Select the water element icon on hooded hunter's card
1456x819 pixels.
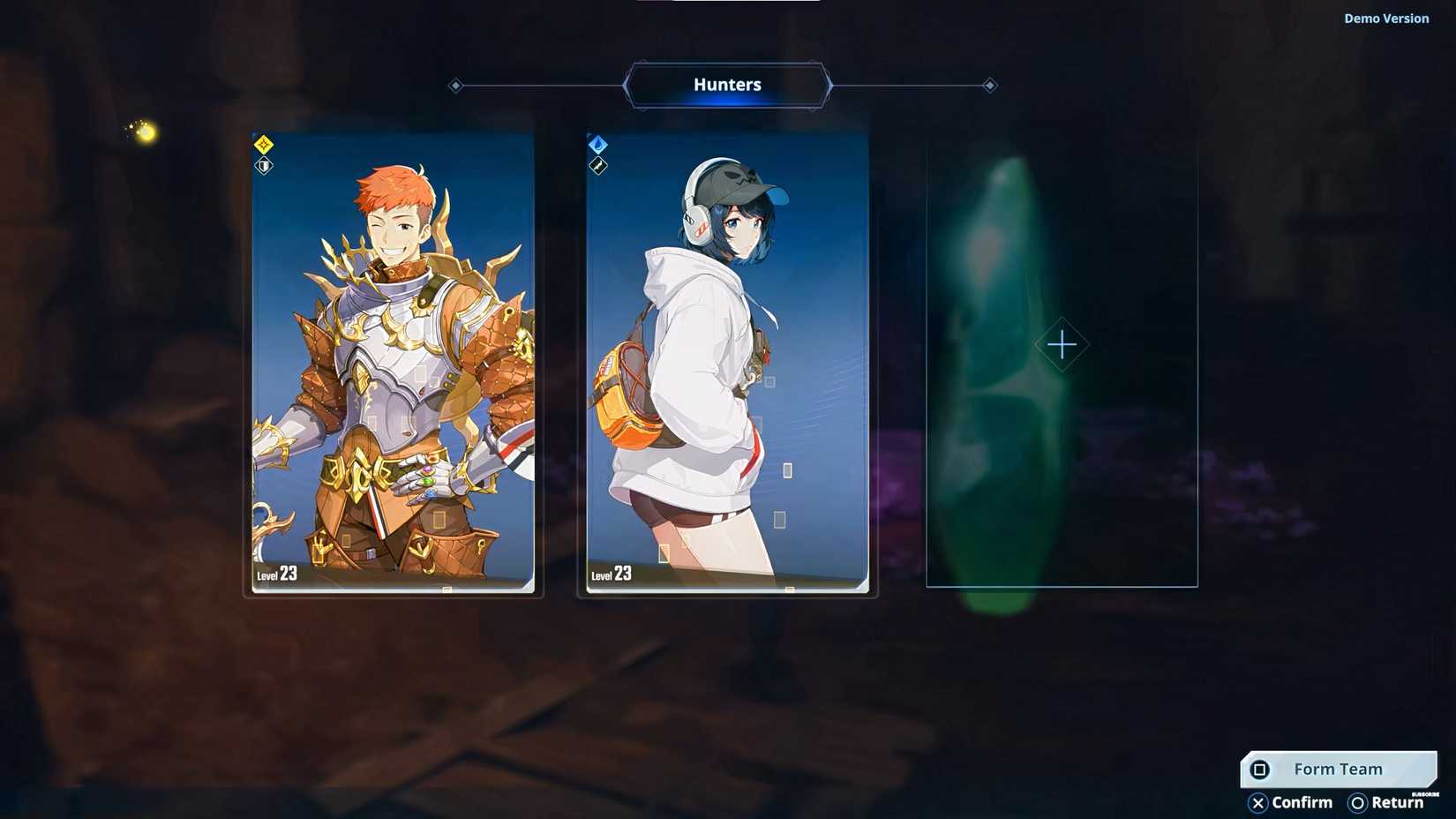(597, 142)
